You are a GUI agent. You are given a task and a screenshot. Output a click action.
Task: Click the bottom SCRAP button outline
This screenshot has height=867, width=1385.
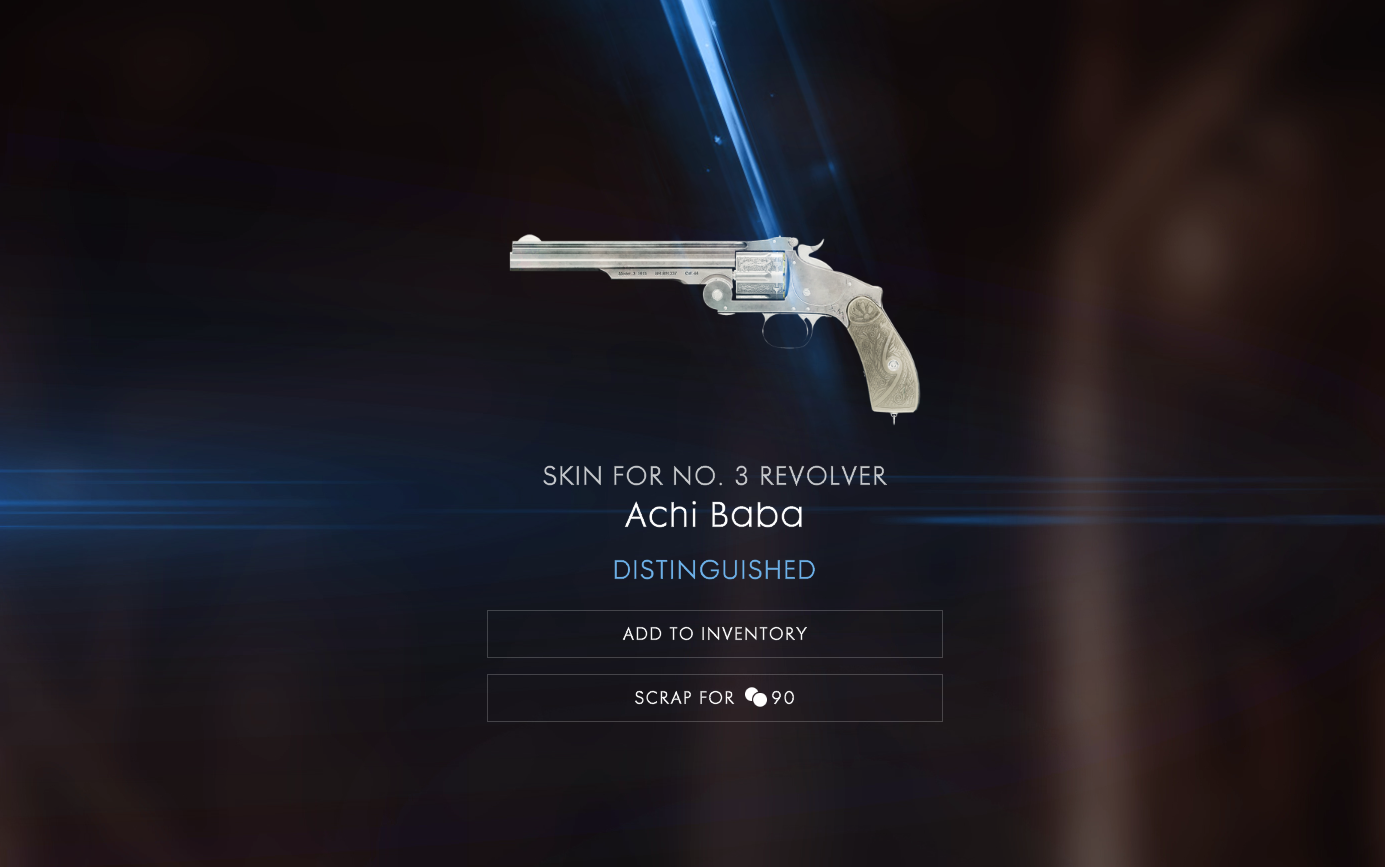tap(714, 697)
